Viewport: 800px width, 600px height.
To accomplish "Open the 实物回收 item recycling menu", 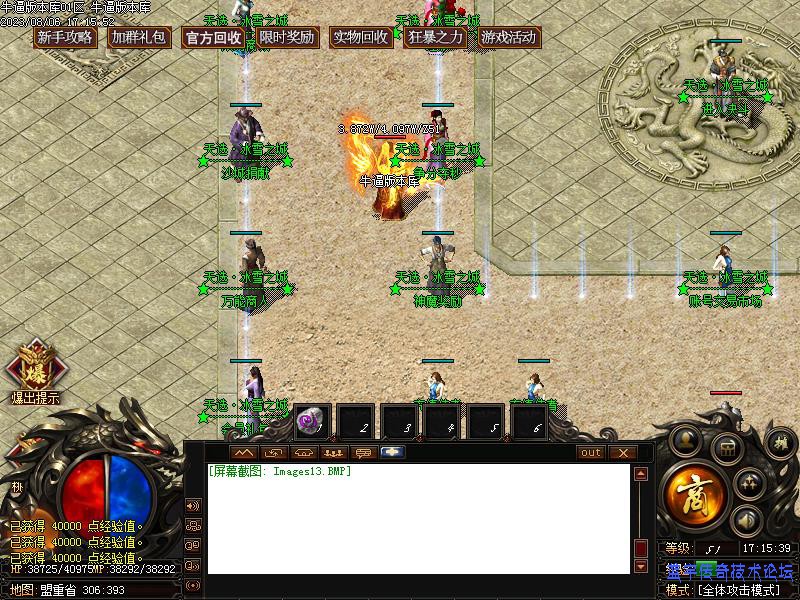I will [x=361, y=38].
